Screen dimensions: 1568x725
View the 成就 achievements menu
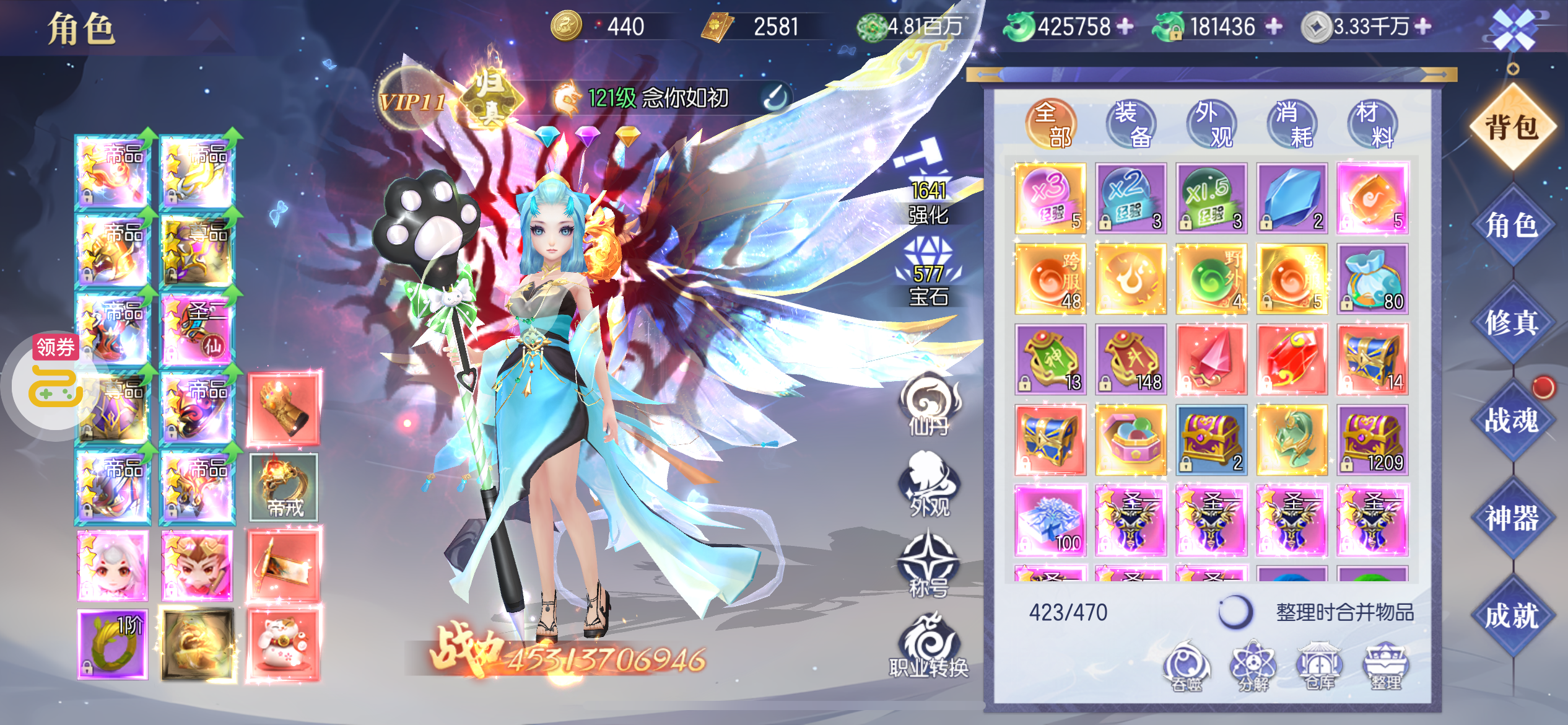tap(1512, 616)
